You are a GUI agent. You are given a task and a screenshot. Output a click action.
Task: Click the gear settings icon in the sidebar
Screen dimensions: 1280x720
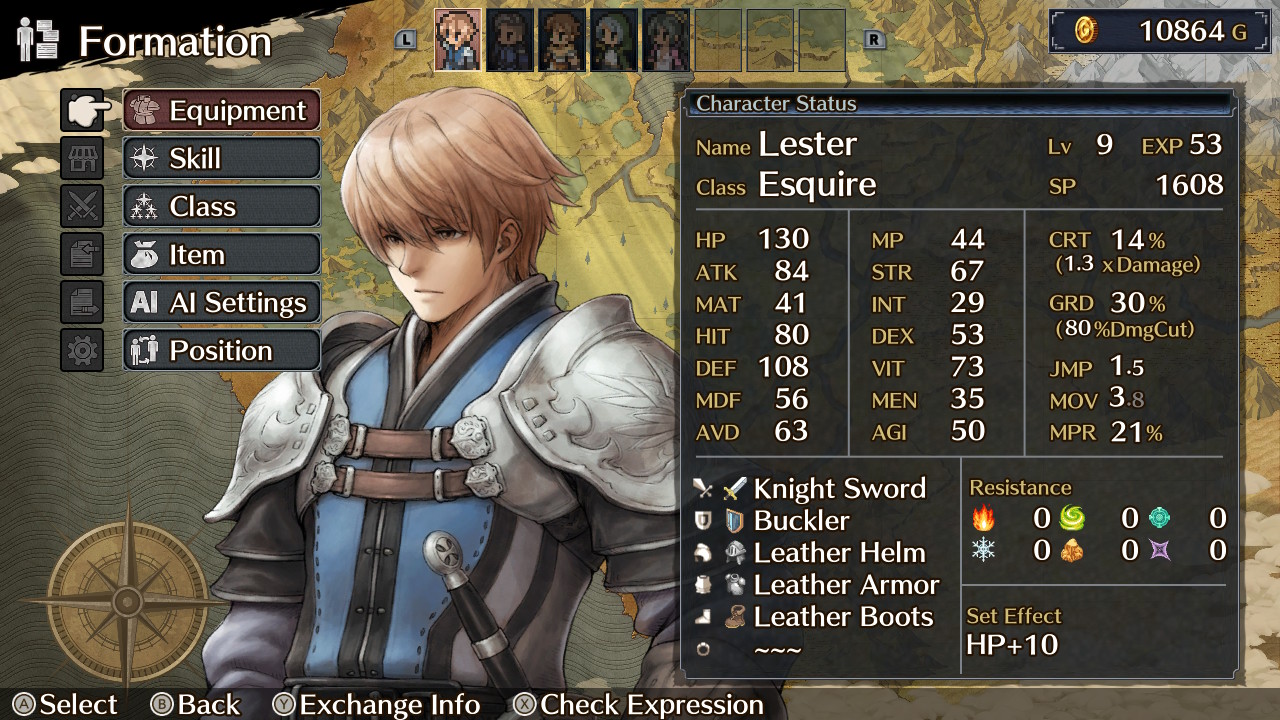[x=82, y=349]
